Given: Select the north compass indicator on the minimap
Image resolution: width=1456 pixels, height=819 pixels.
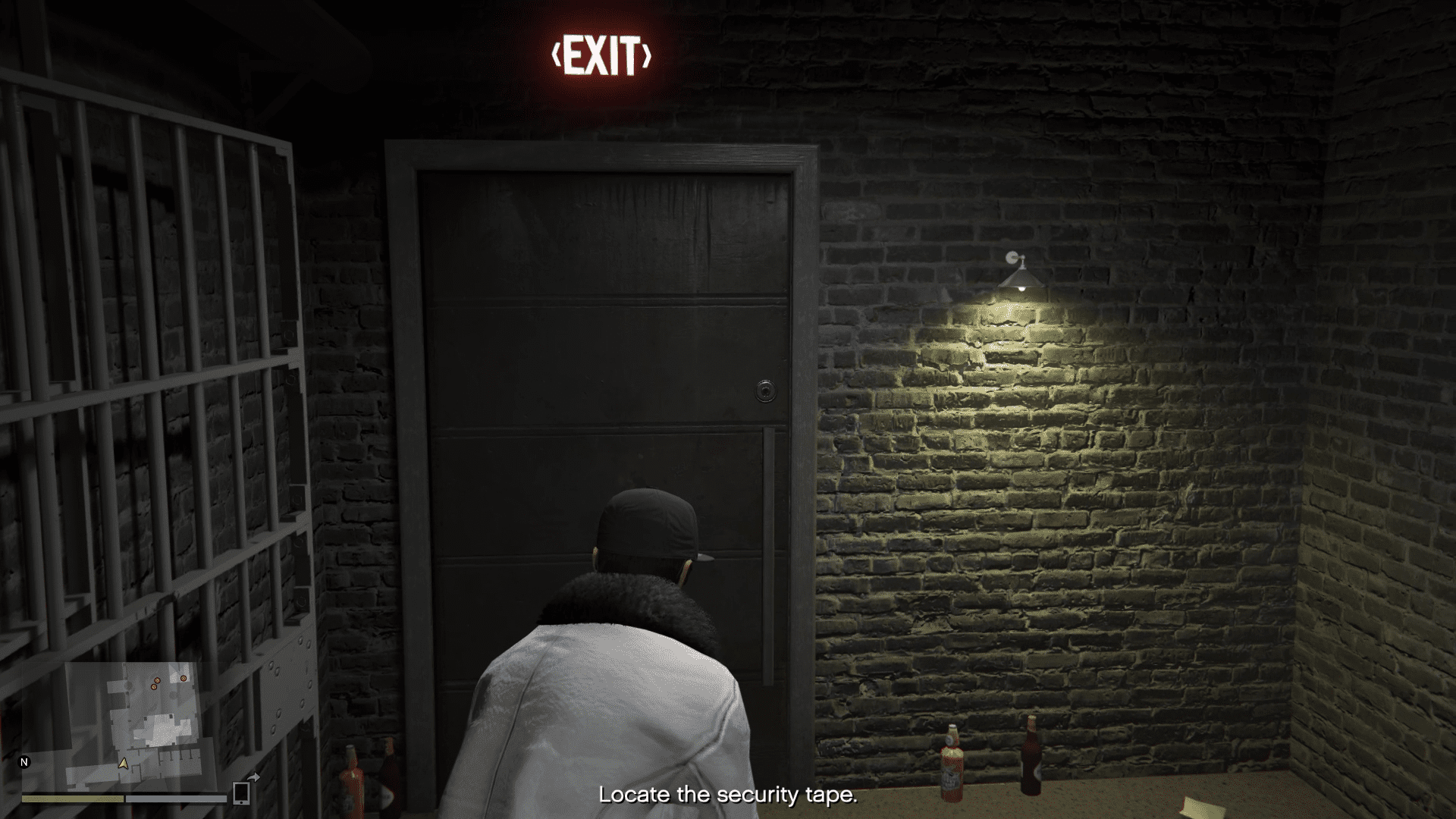Looking at the screenshot, I should [x=24, y=762].
